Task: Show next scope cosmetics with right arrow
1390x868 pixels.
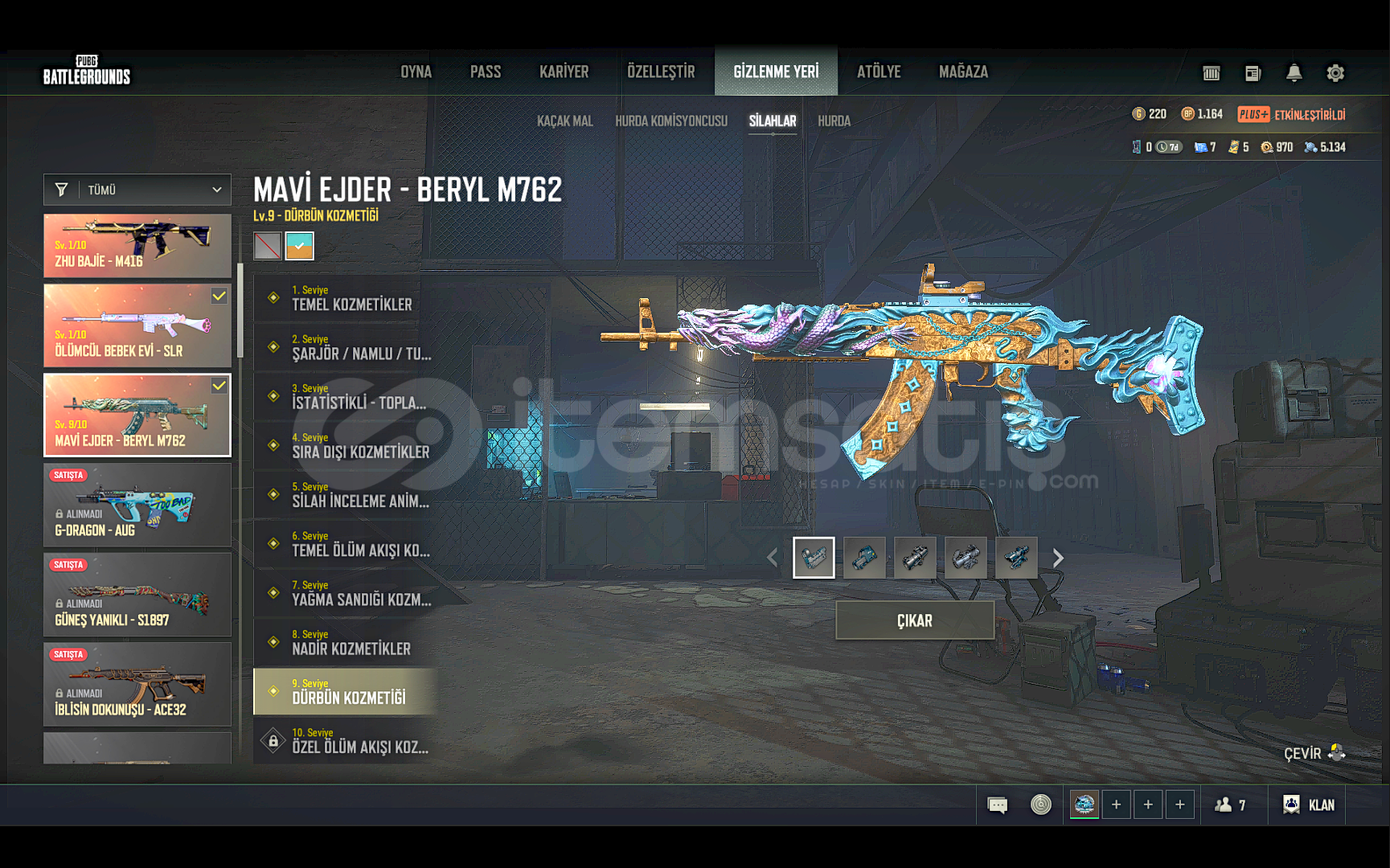Action: (x=1058, y=558)
